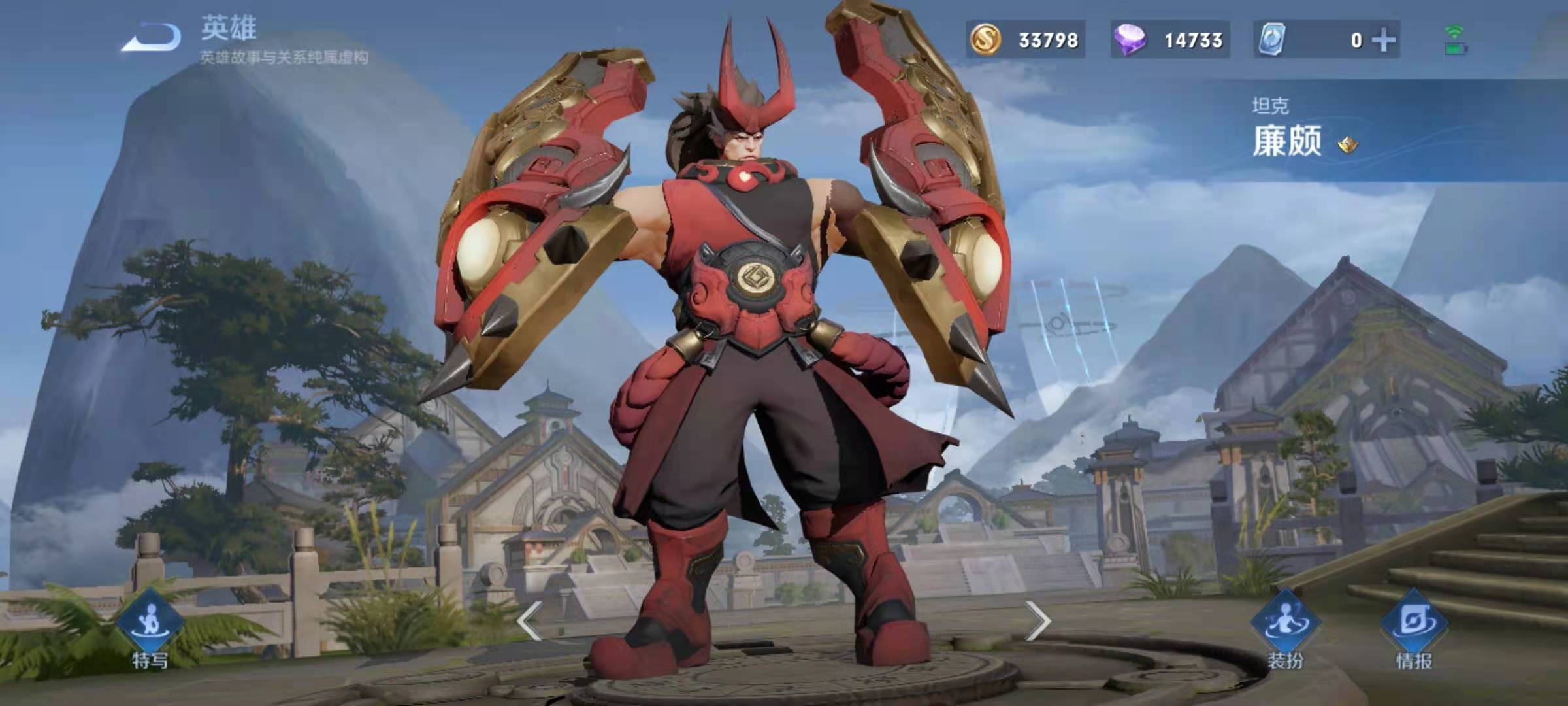Switch to the next hero with right arrow
The height and width of the screenshot is (706, 1568).
(x=1037, y=620)
